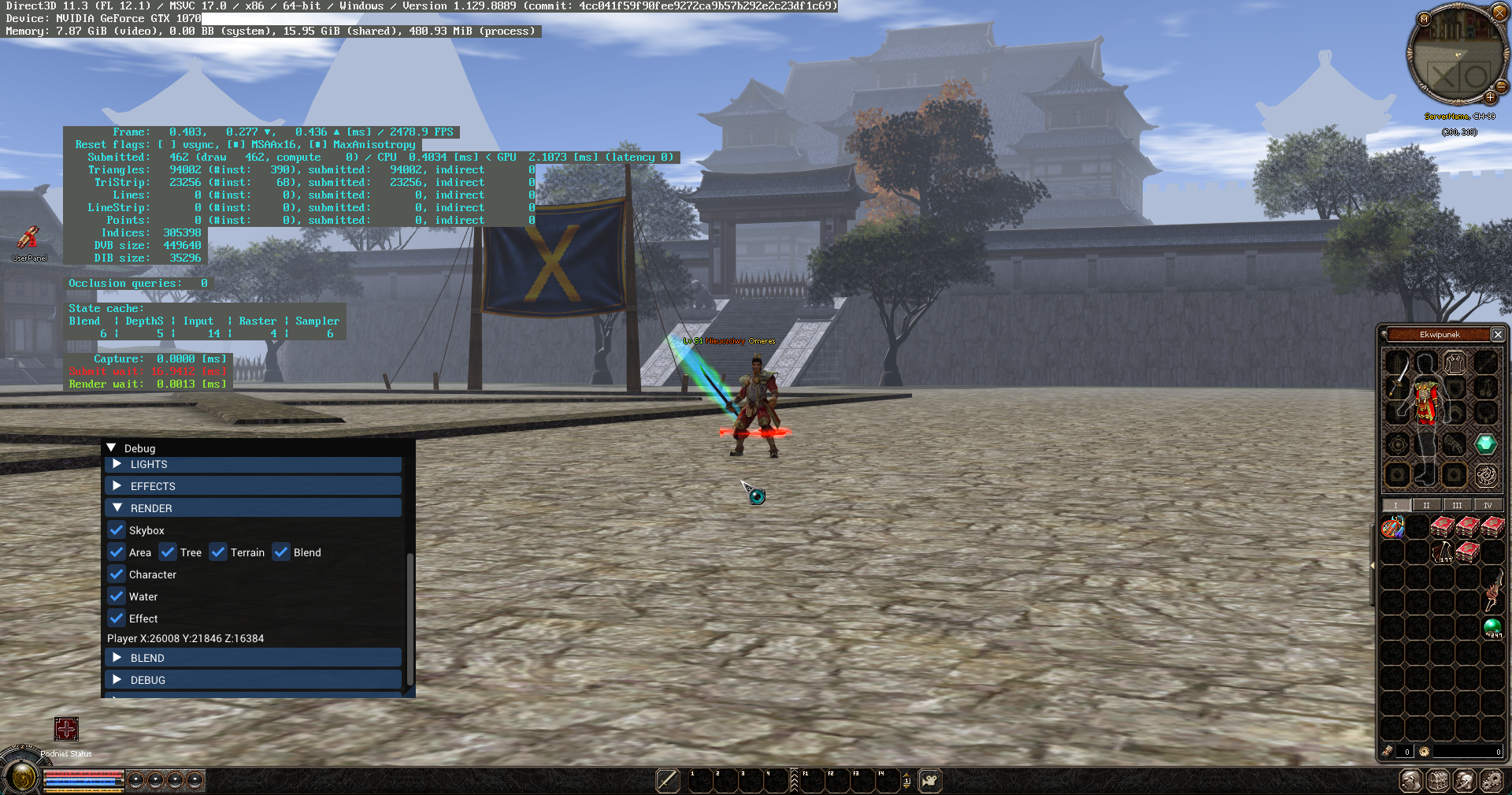Switch to inventory tab II
Image resolution: width=1512 pixels, height=795 pixels.
(1426, 505)
